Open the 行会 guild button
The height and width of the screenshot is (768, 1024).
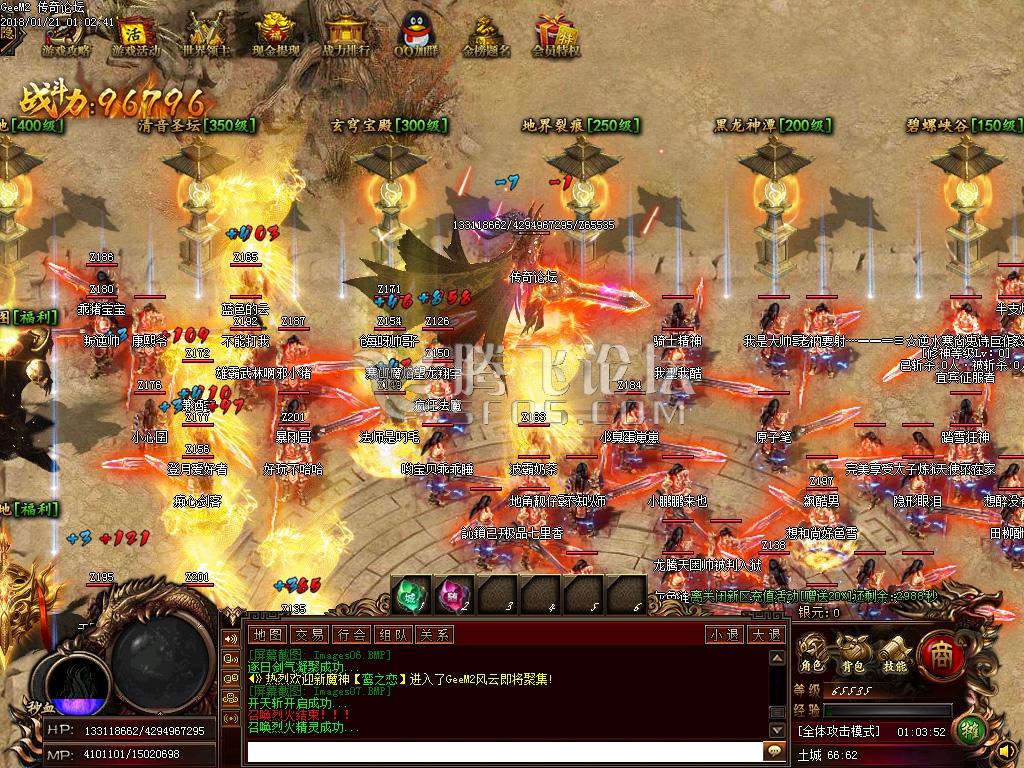click(350, 634)
